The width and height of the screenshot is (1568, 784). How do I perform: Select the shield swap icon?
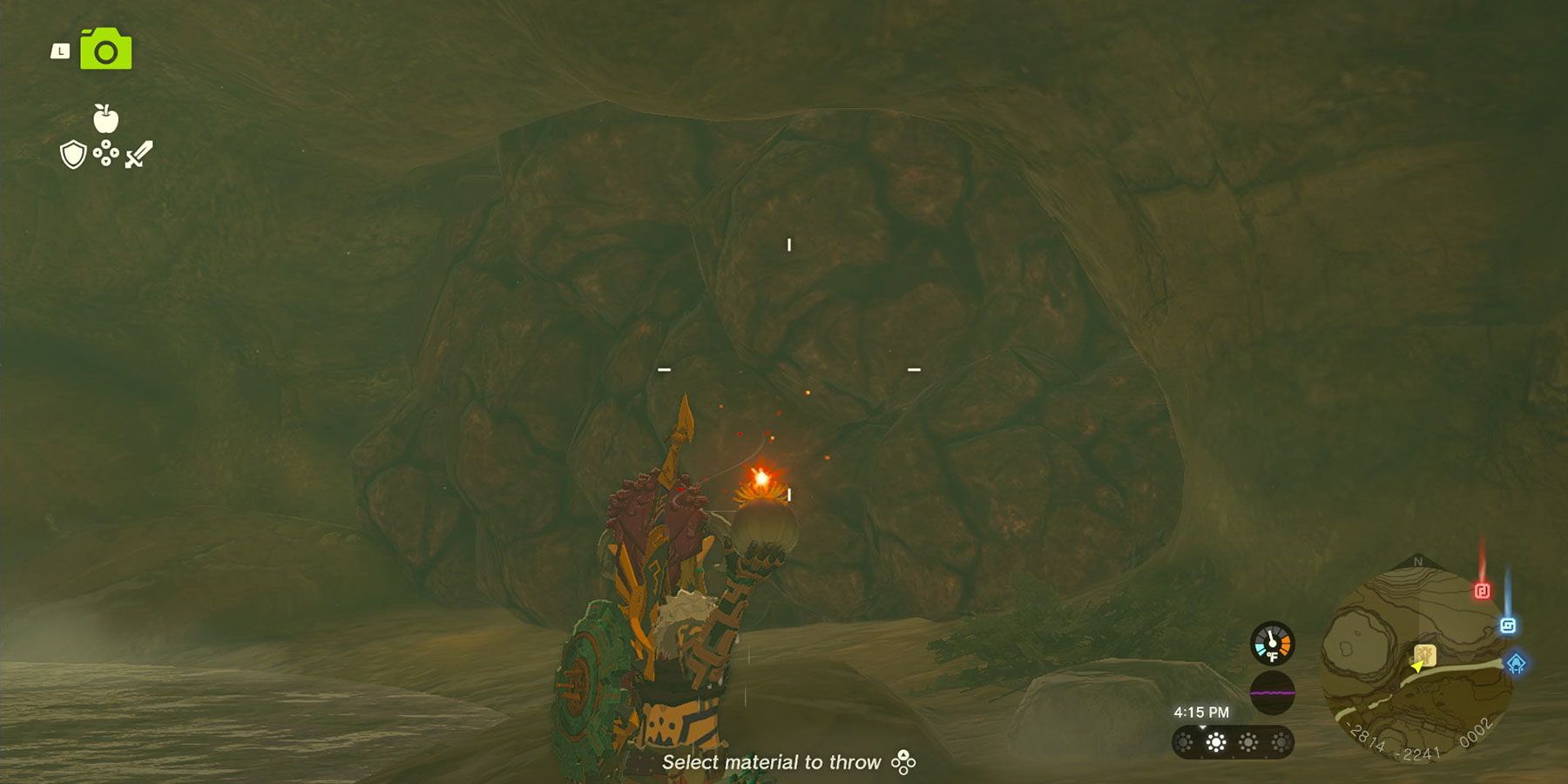tap(72, 154)
